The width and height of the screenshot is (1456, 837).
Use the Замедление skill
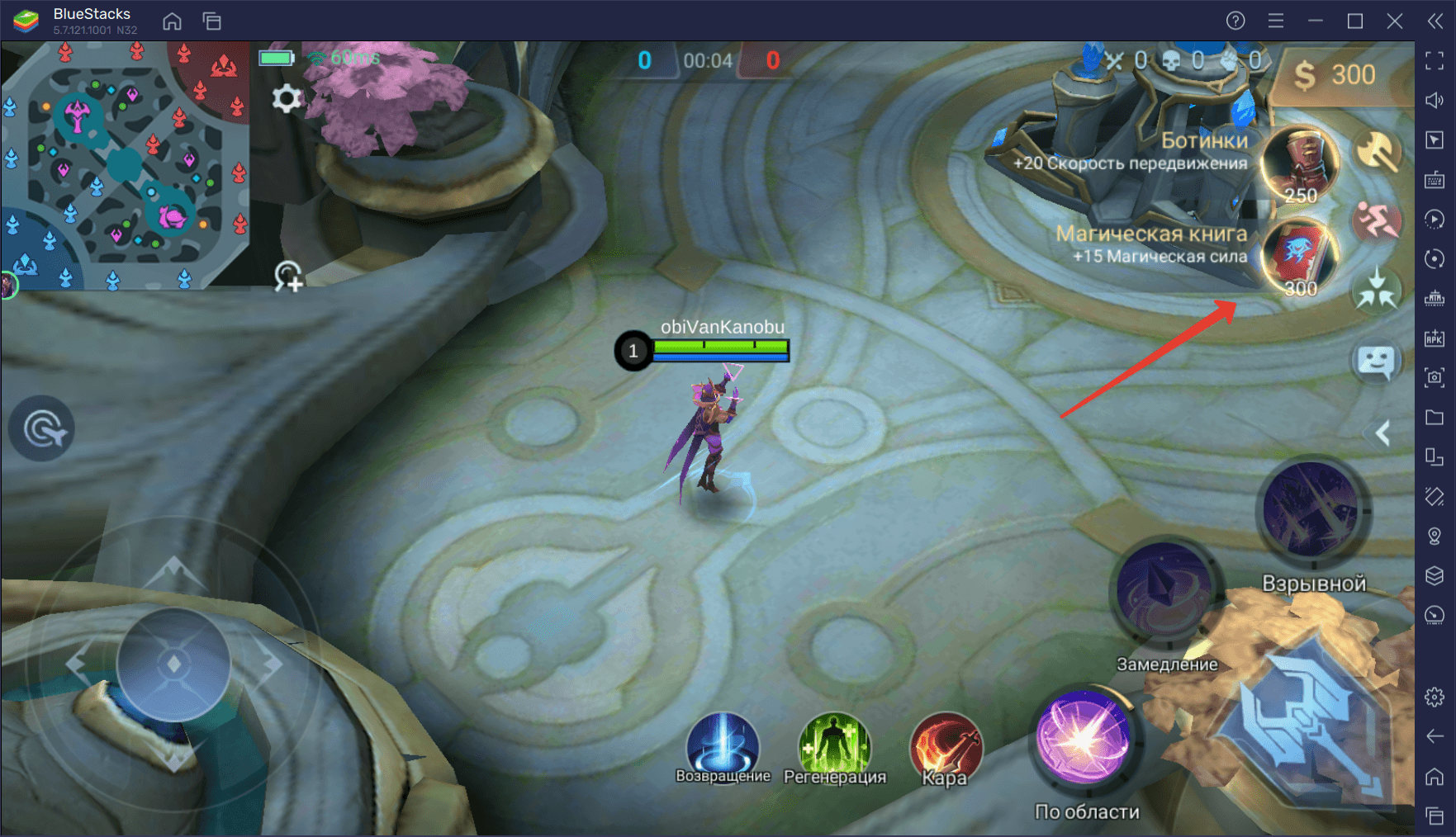1165,590
